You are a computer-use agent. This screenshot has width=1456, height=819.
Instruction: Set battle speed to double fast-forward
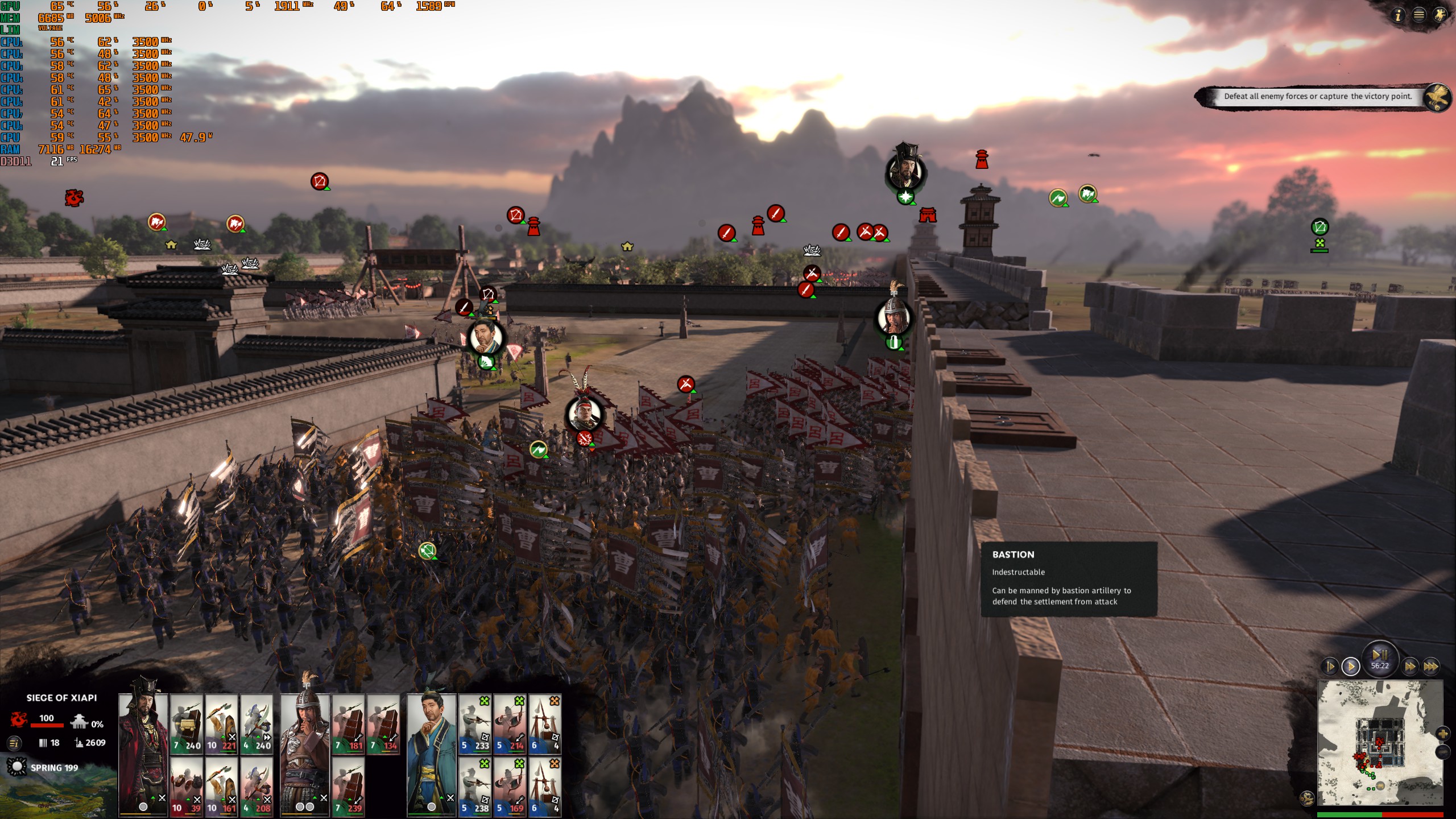pos(1410,666)
